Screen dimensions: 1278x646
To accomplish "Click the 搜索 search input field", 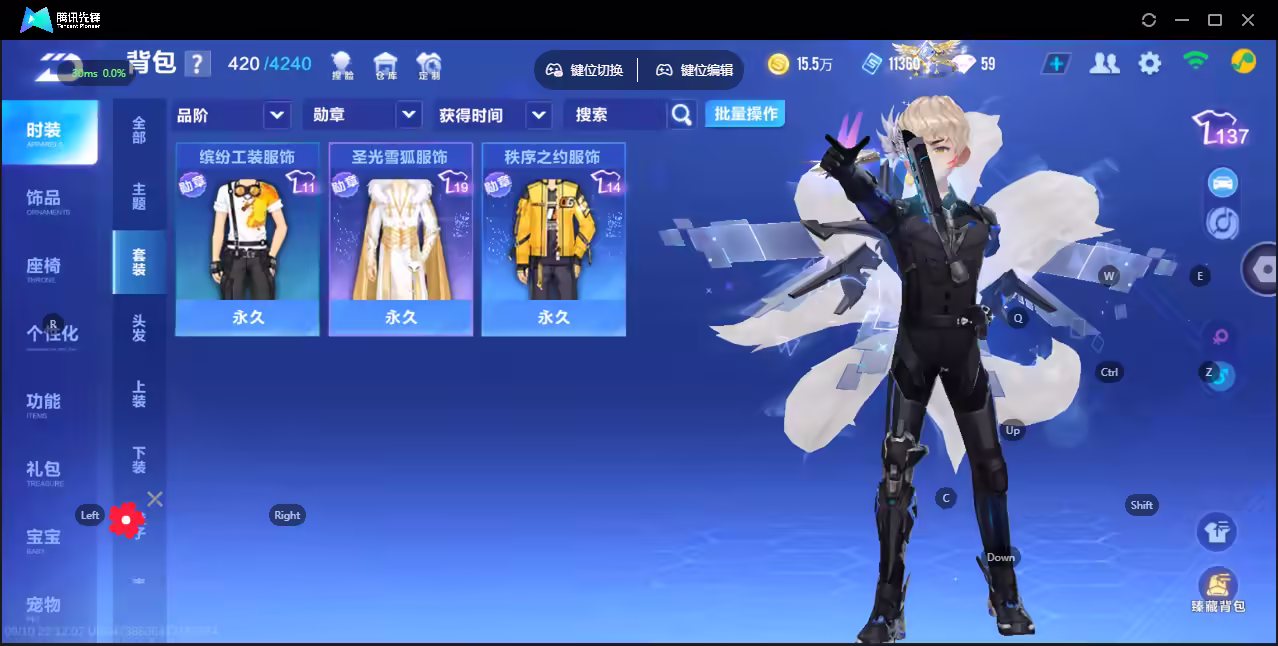I will pos(614,115).
